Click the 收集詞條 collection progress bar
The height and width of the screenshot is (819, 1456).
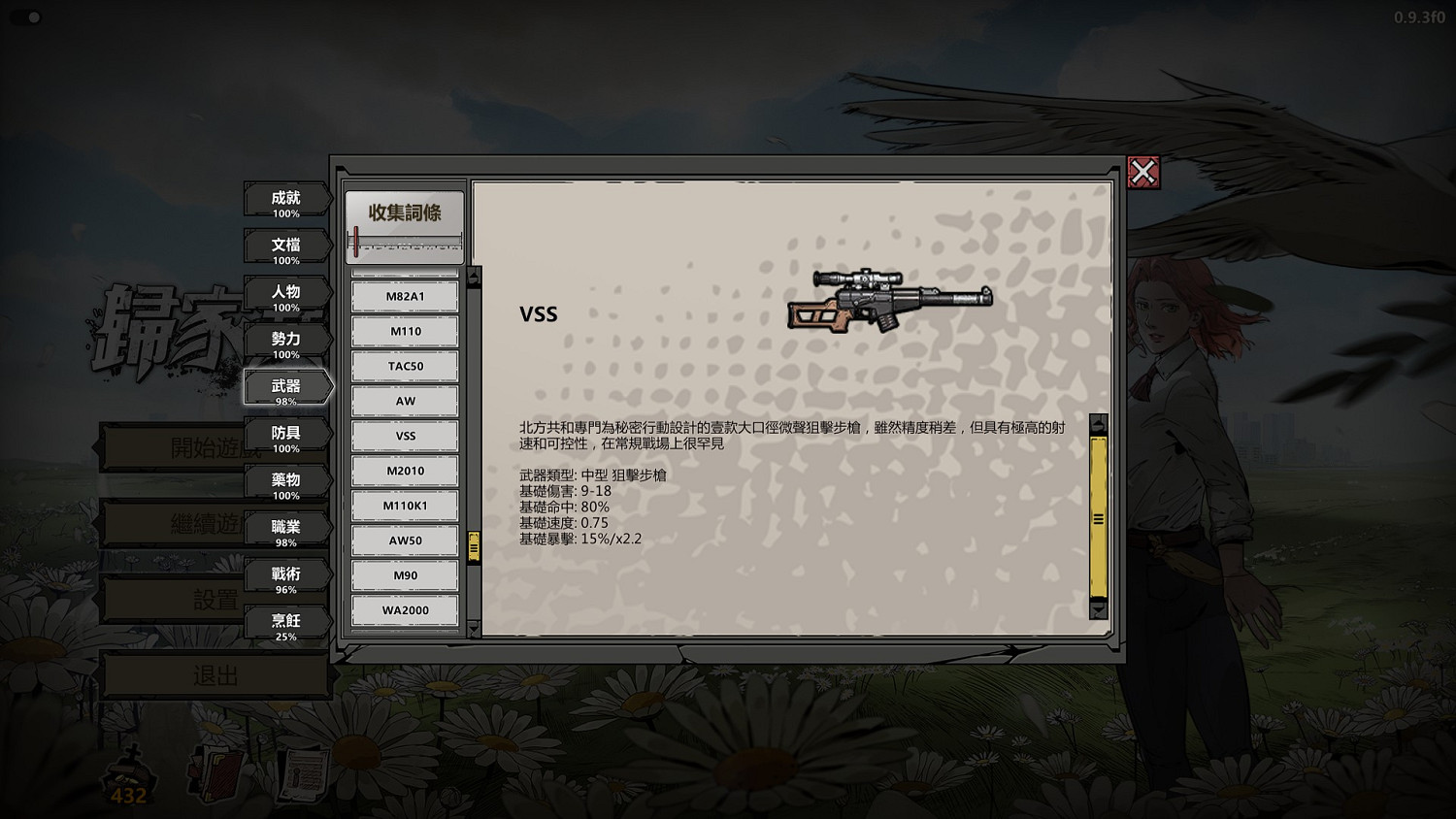(x=405, y=223)
